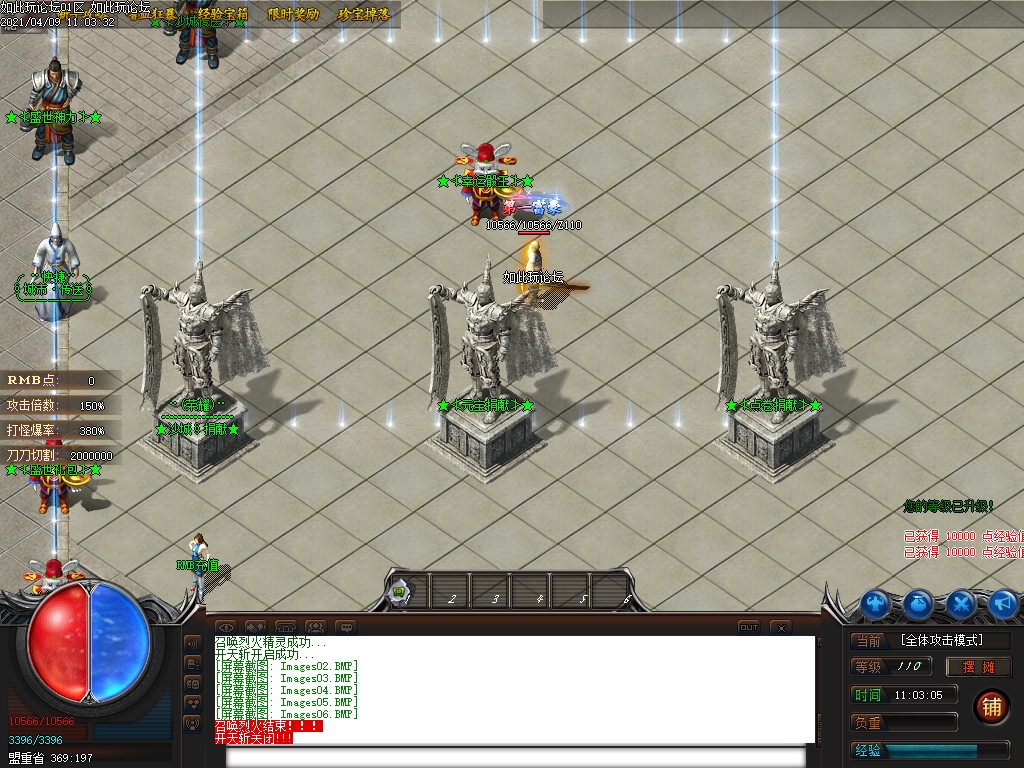This screenshot has width=1024, height=768.
Task: Toggle the sound wave icon beside chat
Action: 194,643
